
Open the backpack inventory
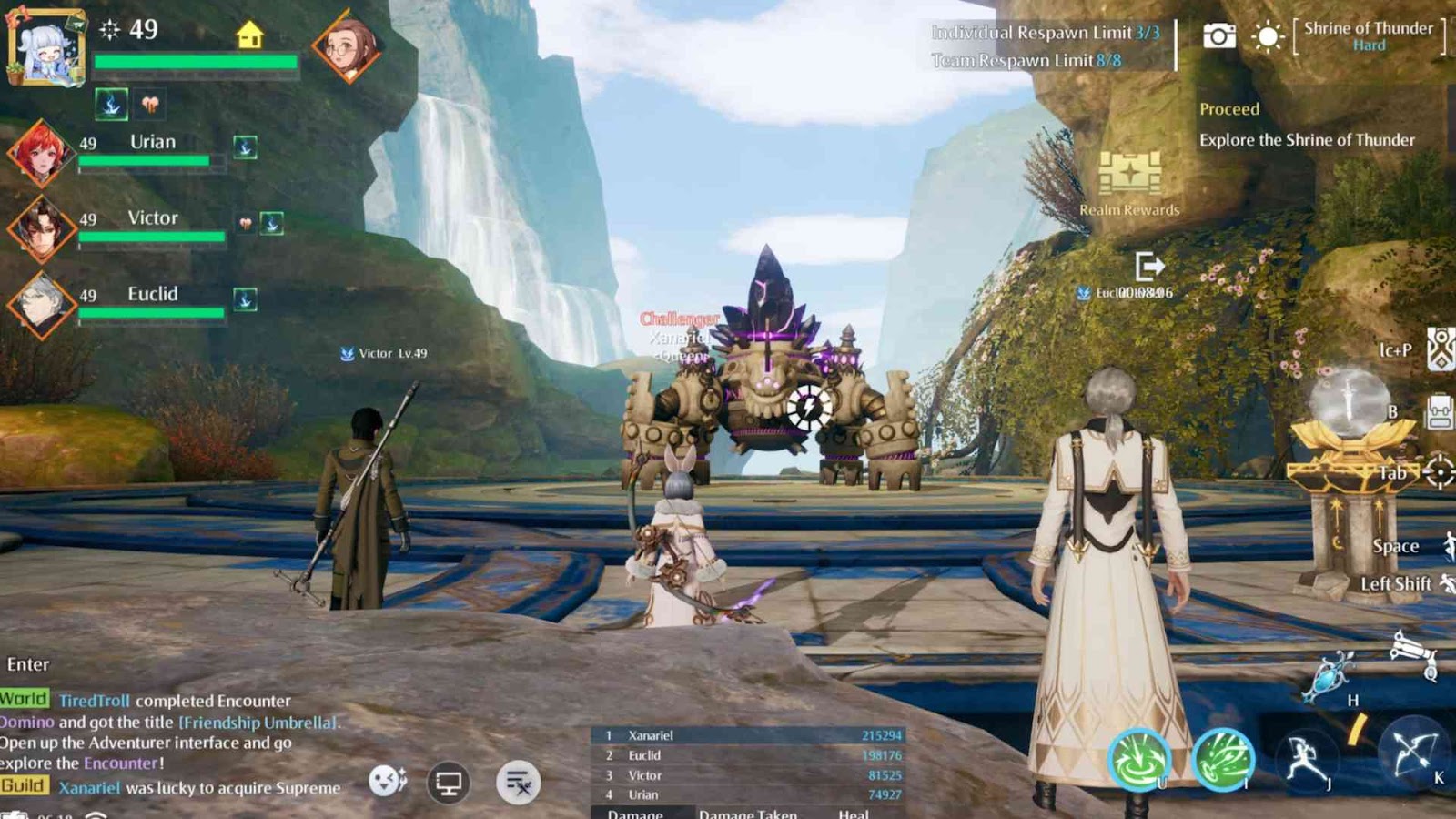coord(1439,411)
